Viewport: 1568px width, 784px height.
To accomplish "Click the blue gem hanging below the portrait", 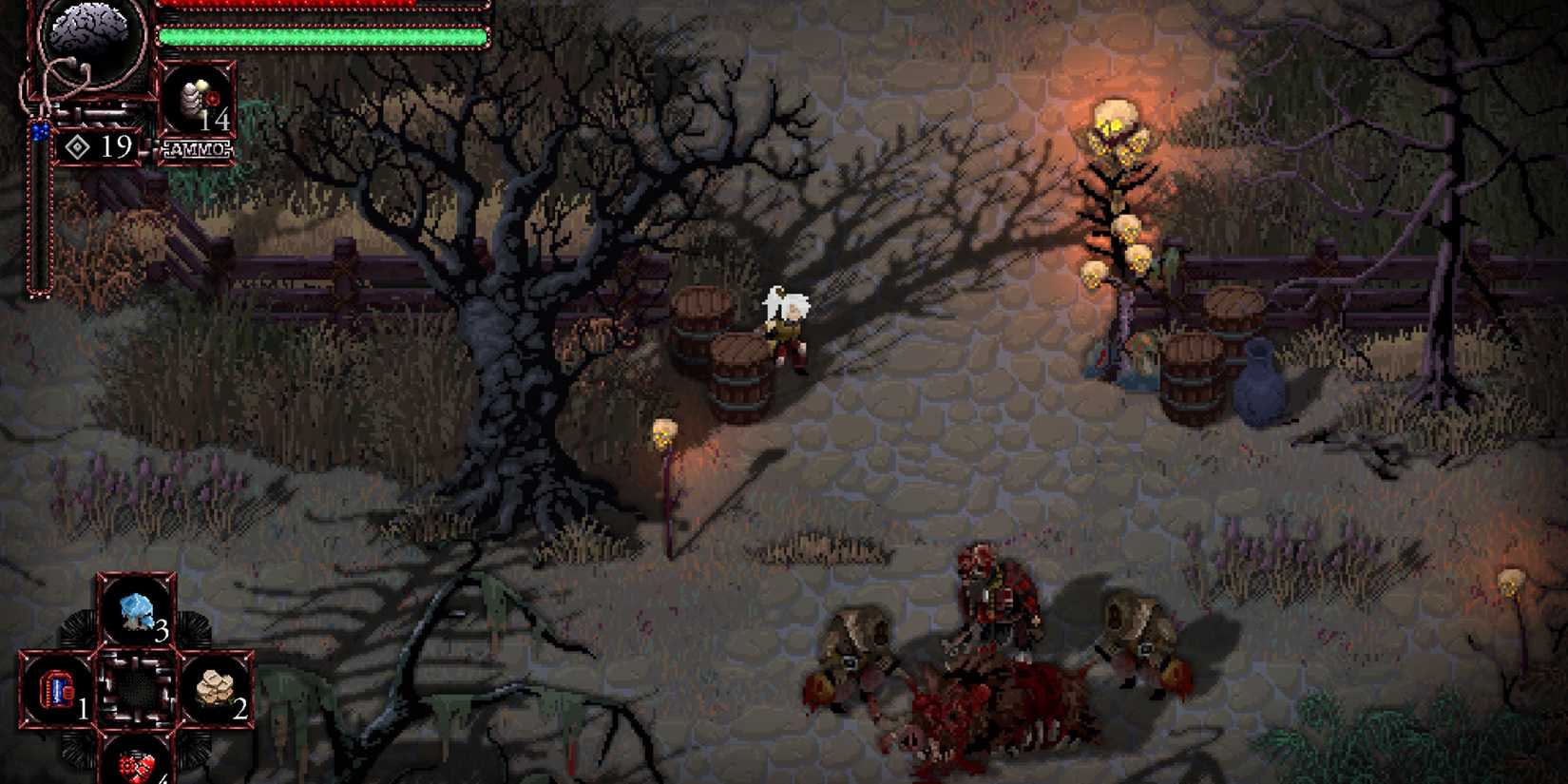I will [x=38, y=131].
